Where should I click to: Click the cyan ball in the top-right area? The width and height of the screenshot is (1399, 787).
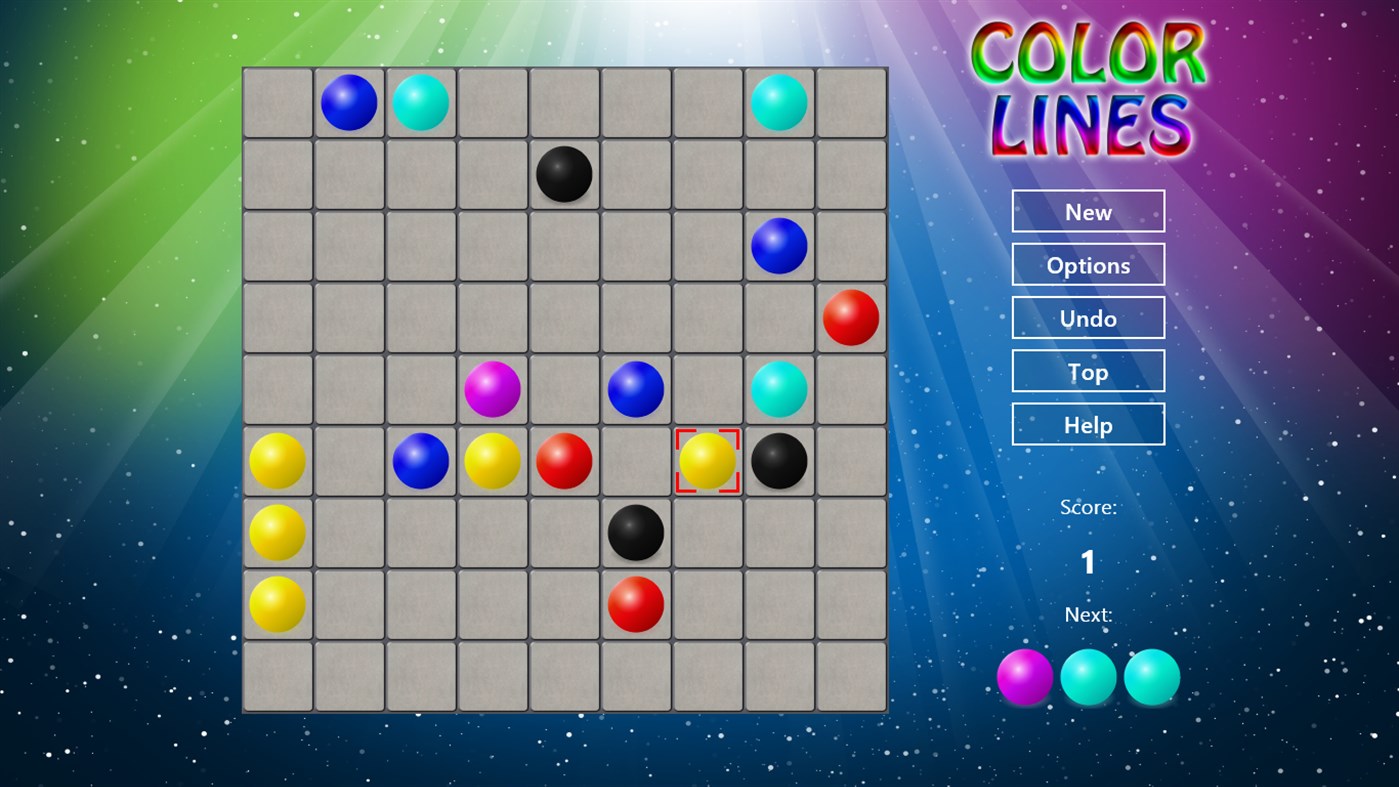[x=778, y=102]
